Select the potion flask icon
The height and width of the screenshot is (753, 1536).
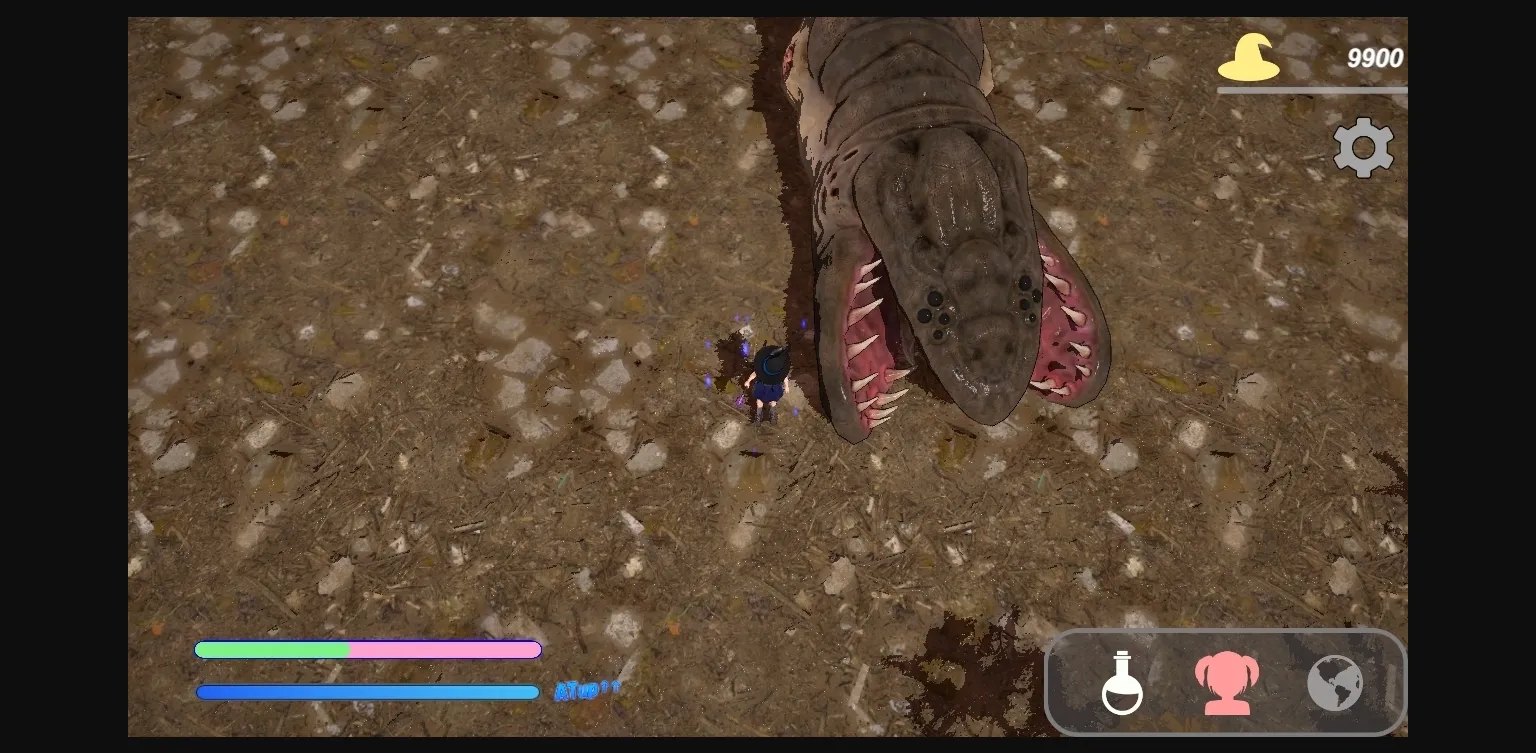coord(1122,683)
